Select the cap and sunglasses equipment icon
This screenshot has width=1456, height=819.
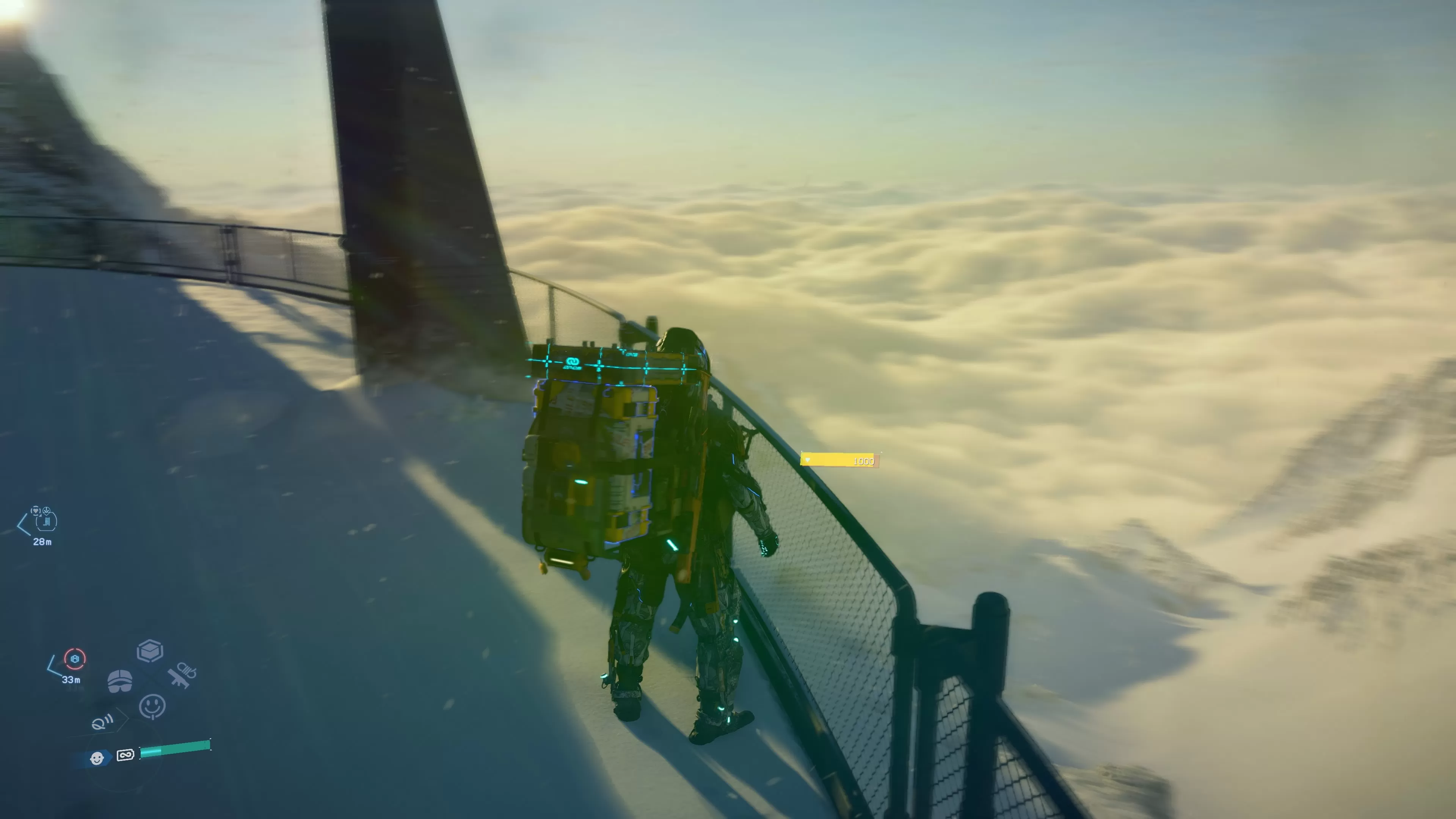(x=120, y=681)
